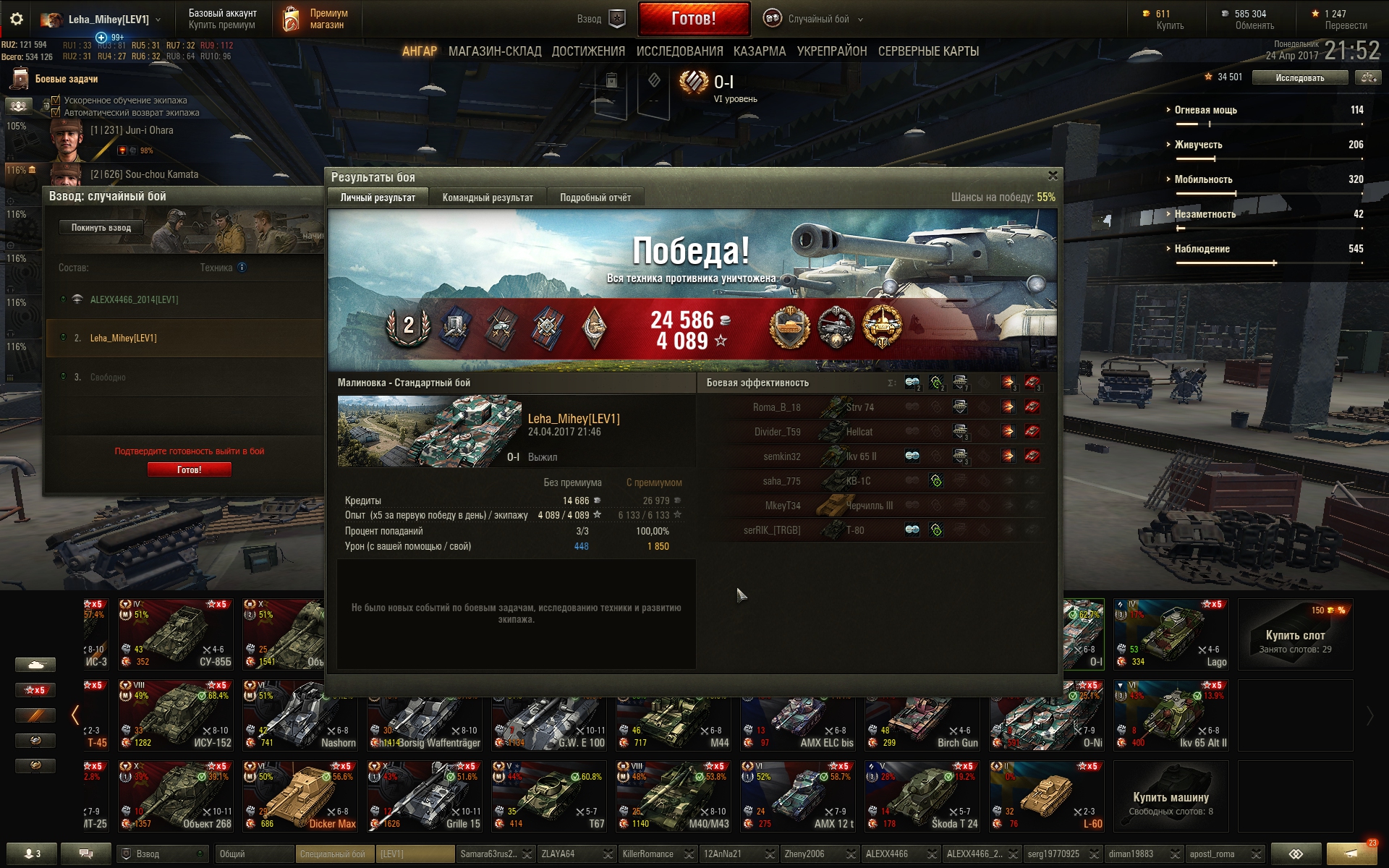Click the Исследовать button
1389x868 pixels.
click(1299, 77)
